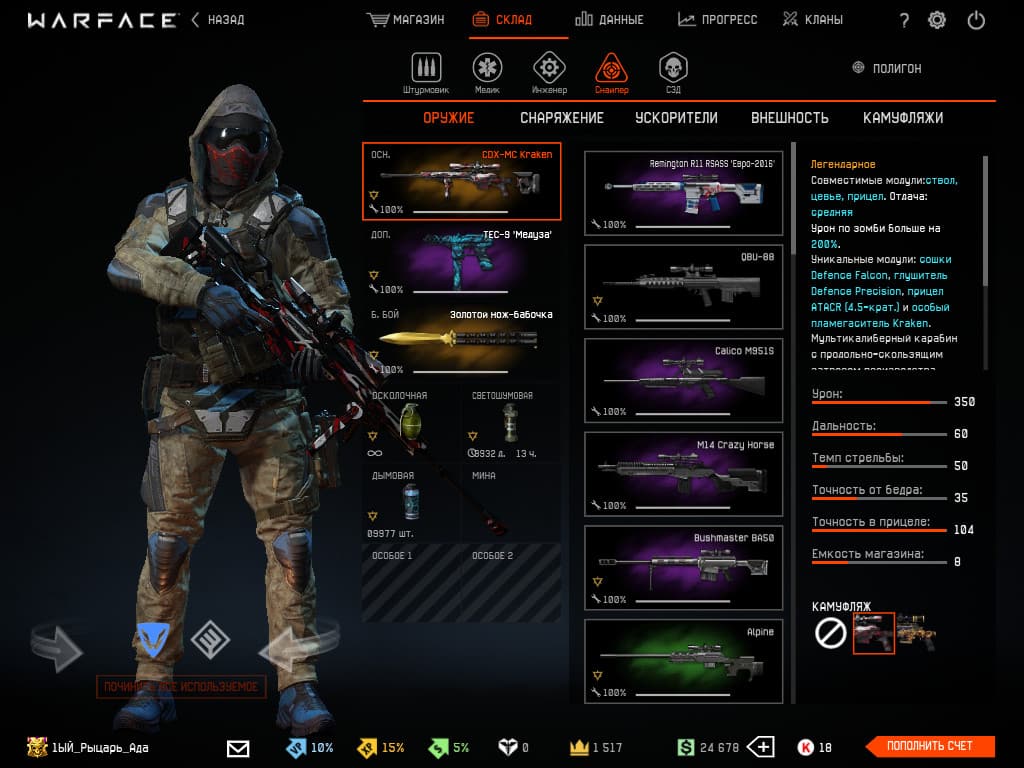Click the power exit icon

point(977,20)
